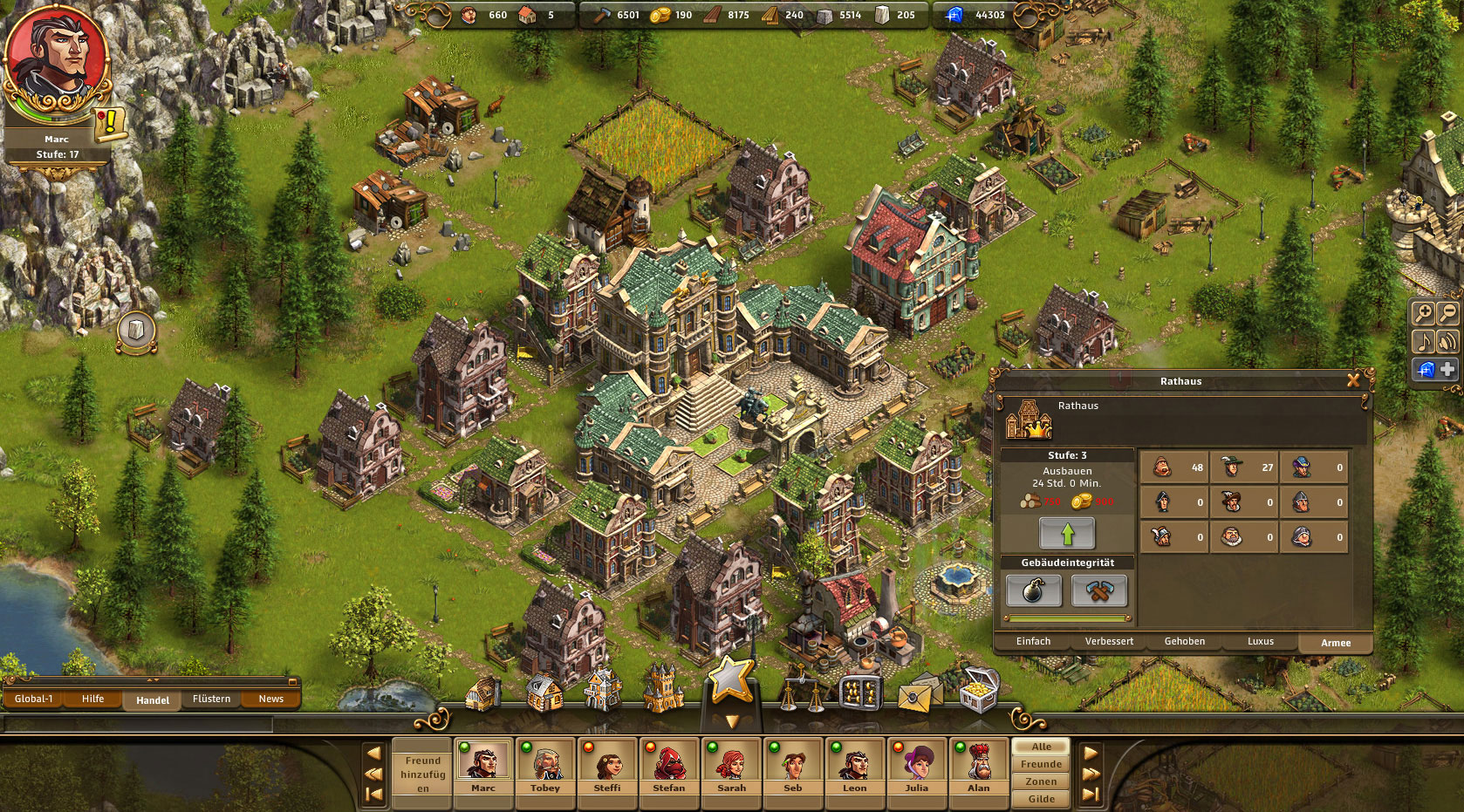Viewport: 1464px width, 812px height.
Task: Close the Rathaus window
Action: (1353, 380)
